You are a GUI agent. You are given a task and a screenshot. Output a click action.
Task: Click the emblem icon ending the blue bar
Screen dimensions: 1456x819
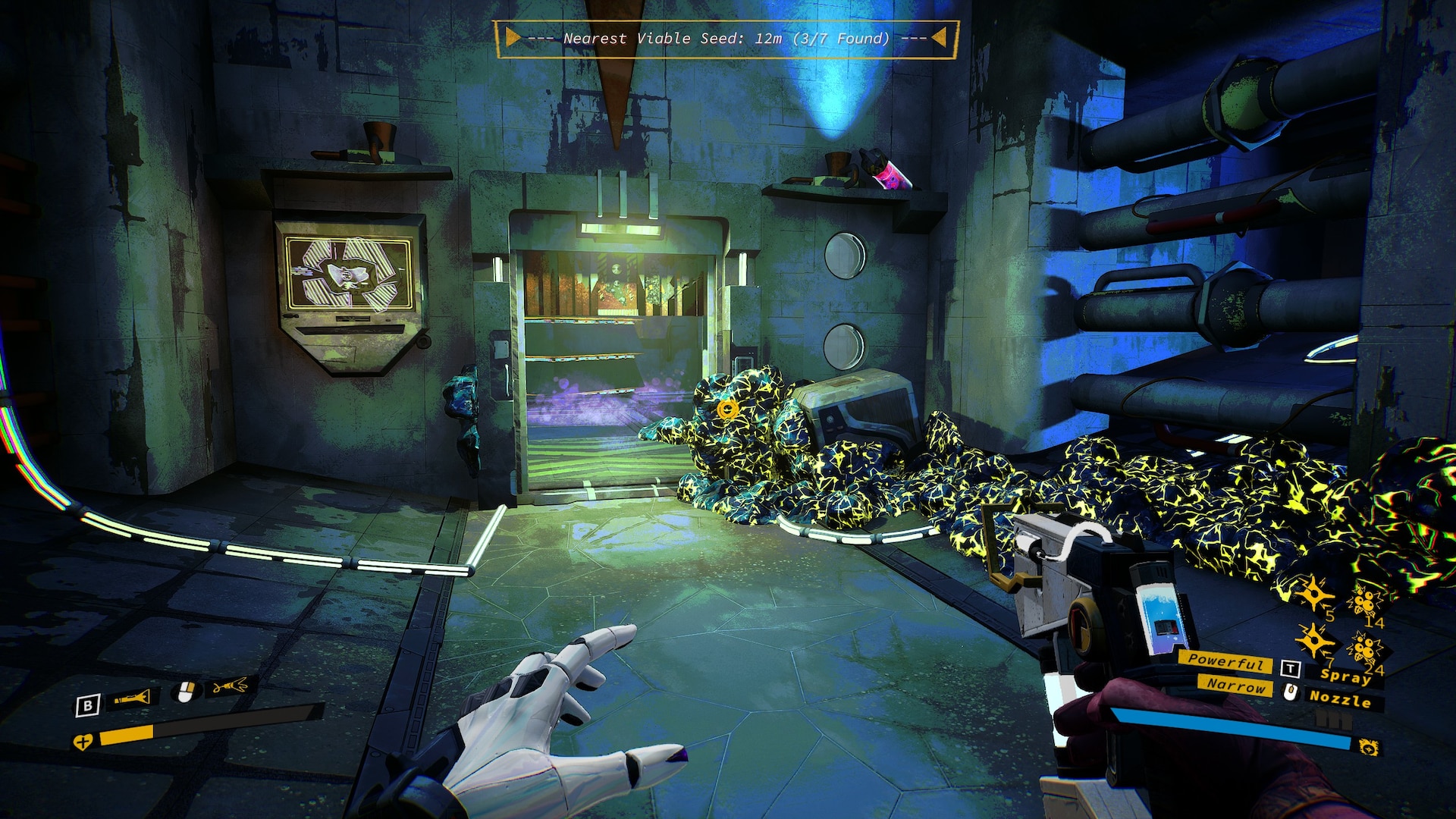coord(1368,747)
